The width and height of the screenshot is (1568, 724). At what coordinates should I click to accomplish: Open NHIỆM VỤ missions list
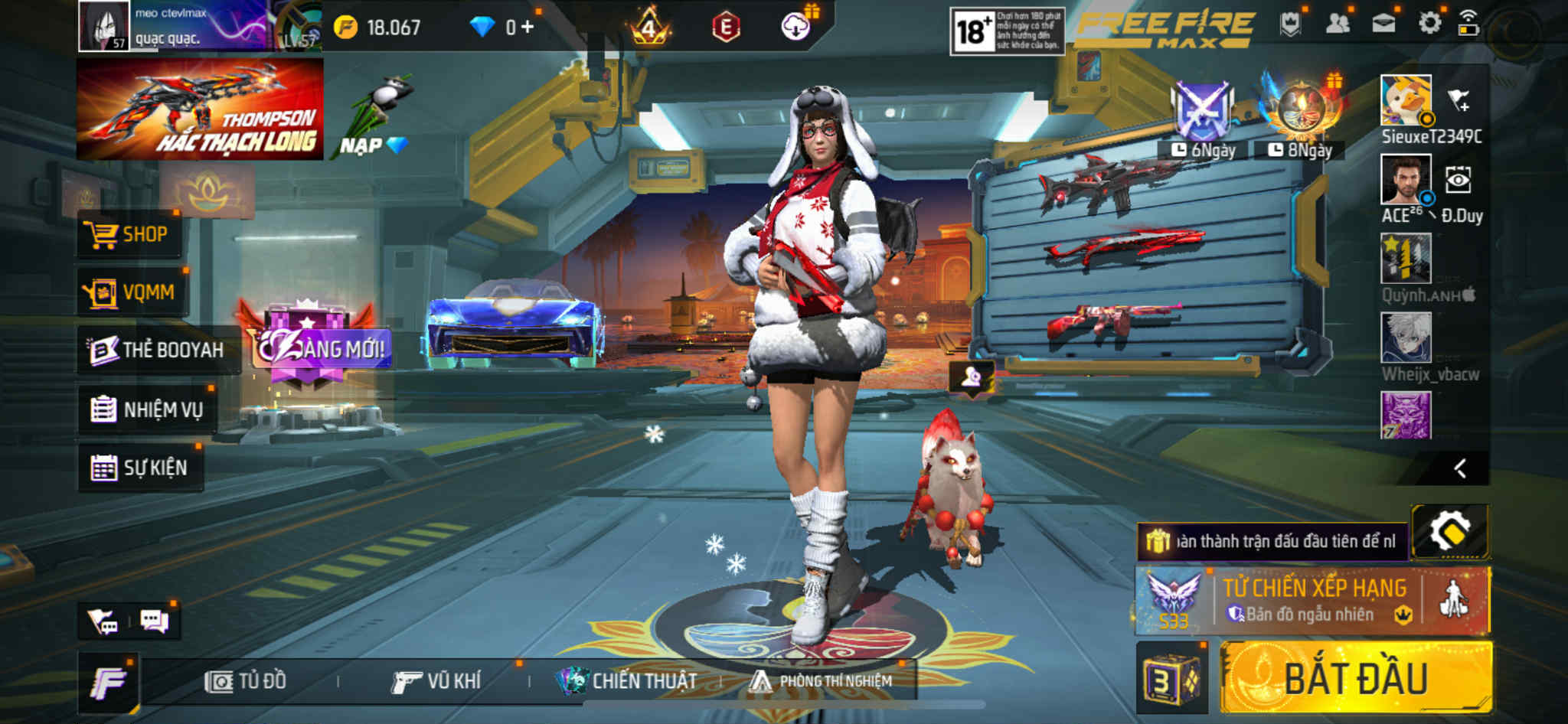pos(147,409)
